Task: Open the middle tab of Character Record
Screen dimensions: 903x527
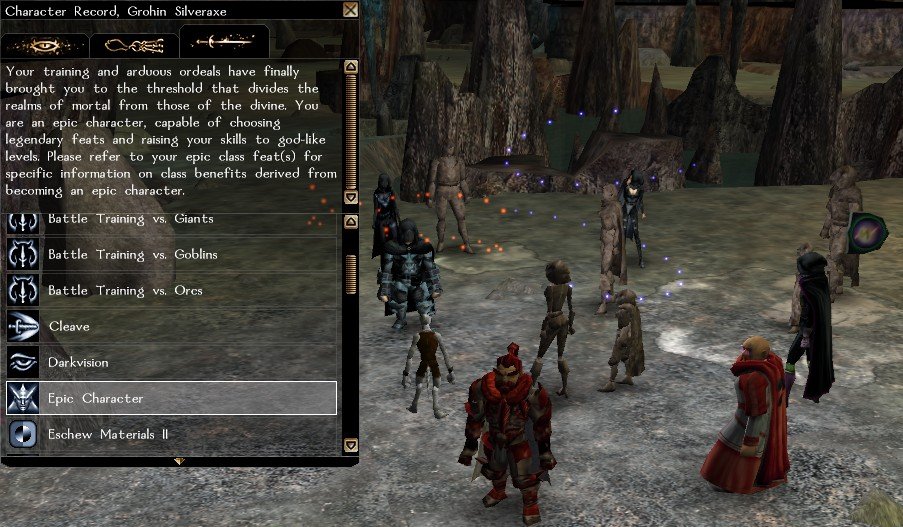Action: (x=134, y=44)
